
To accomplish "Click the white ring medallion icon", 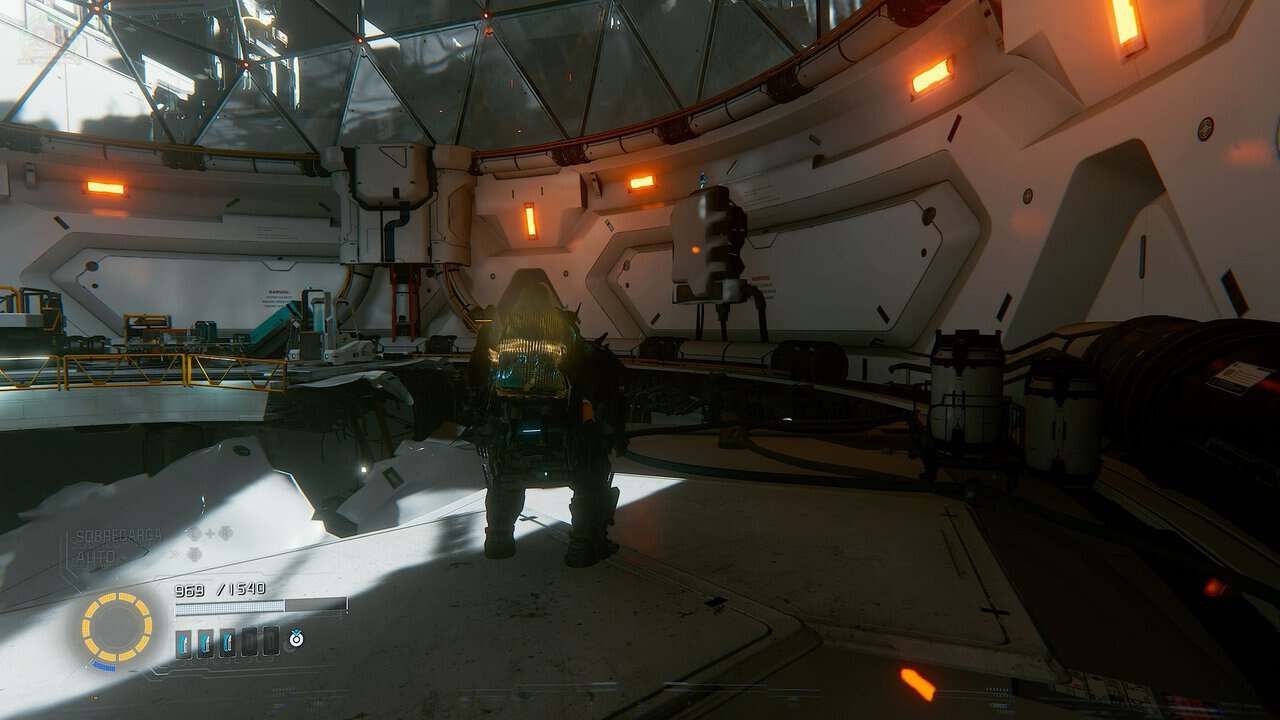I will pyautogui.click(x=297, y=638).
